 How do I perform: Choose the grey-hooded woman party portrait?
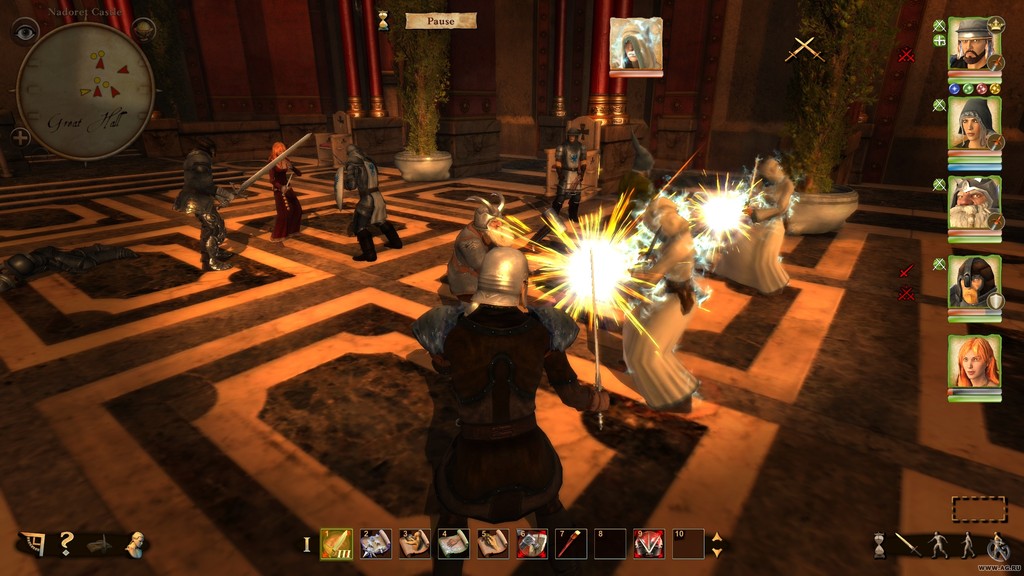pyautogui.click(x=974, y=124)
